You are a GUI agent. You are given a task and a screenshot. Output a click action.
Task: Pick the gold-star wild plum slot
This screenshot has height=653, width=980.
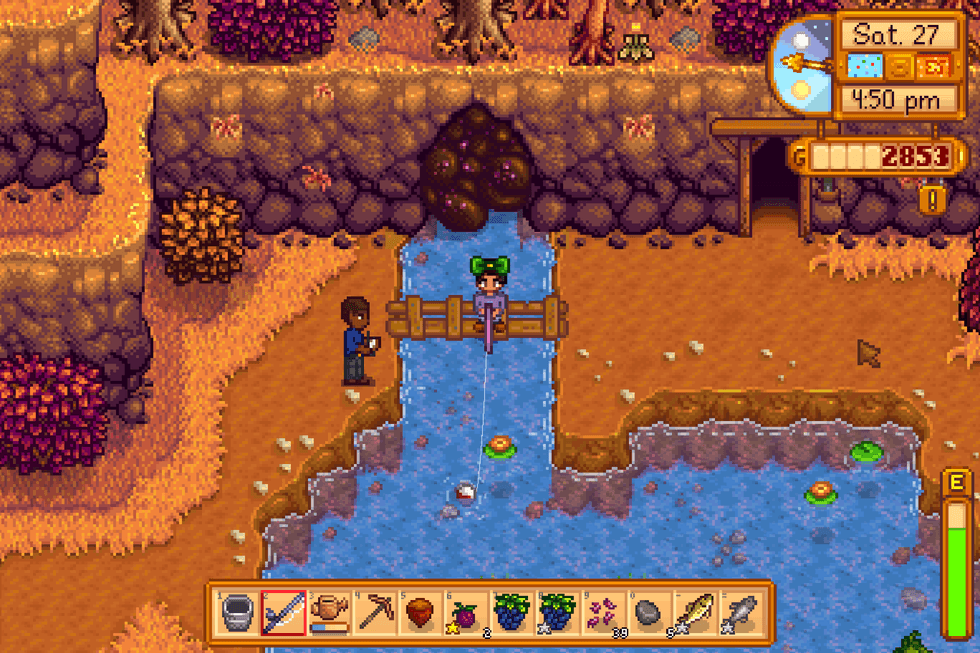click(467, 612)
